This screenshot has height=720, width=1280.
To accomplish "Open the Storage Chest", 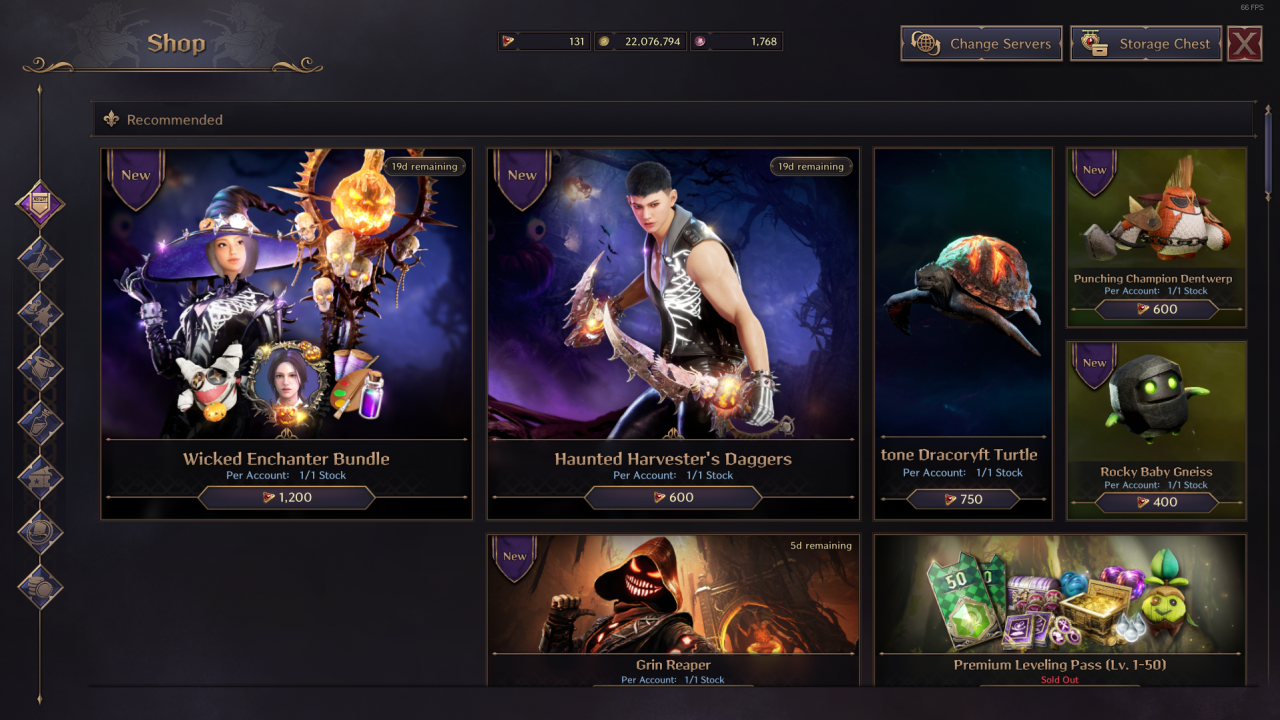I will click(x=1145, y=43).
